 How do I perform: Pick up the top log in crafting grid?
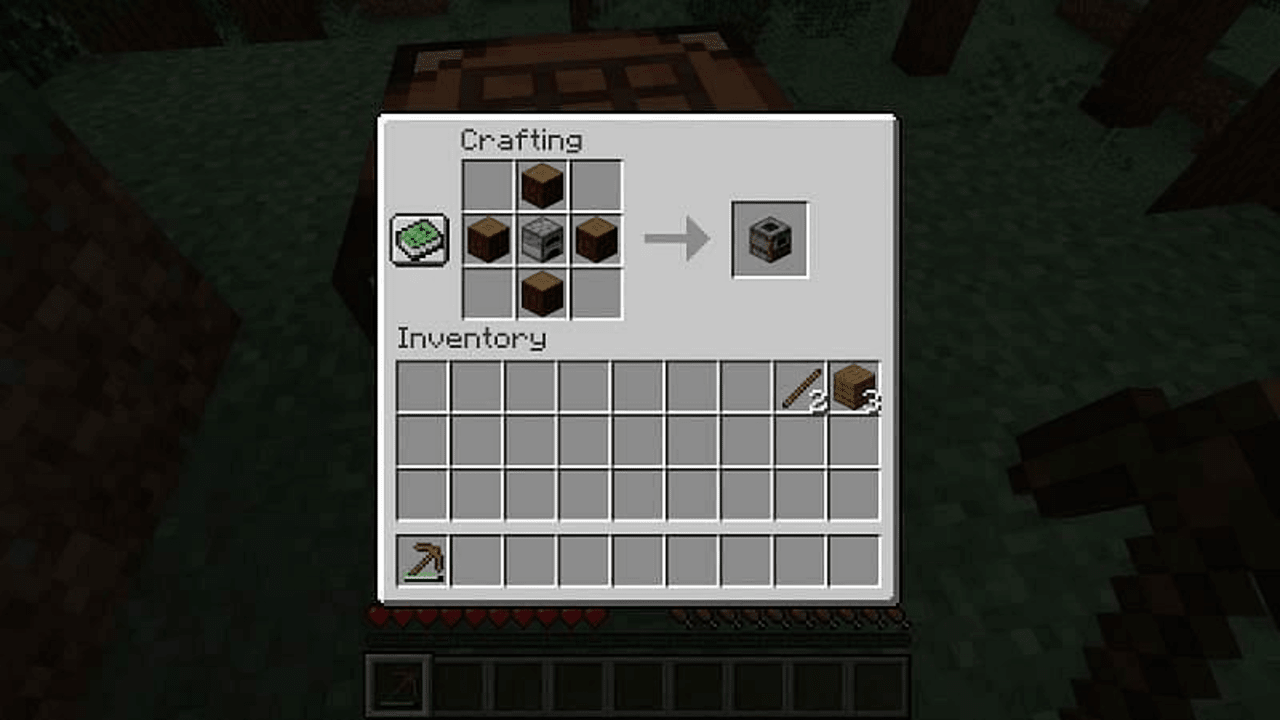542,186
